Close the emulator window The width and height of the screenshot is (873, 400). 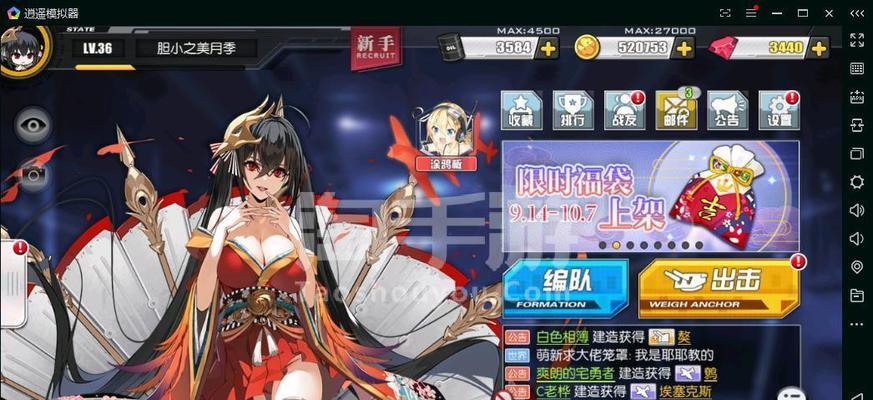tap(829, 13)
